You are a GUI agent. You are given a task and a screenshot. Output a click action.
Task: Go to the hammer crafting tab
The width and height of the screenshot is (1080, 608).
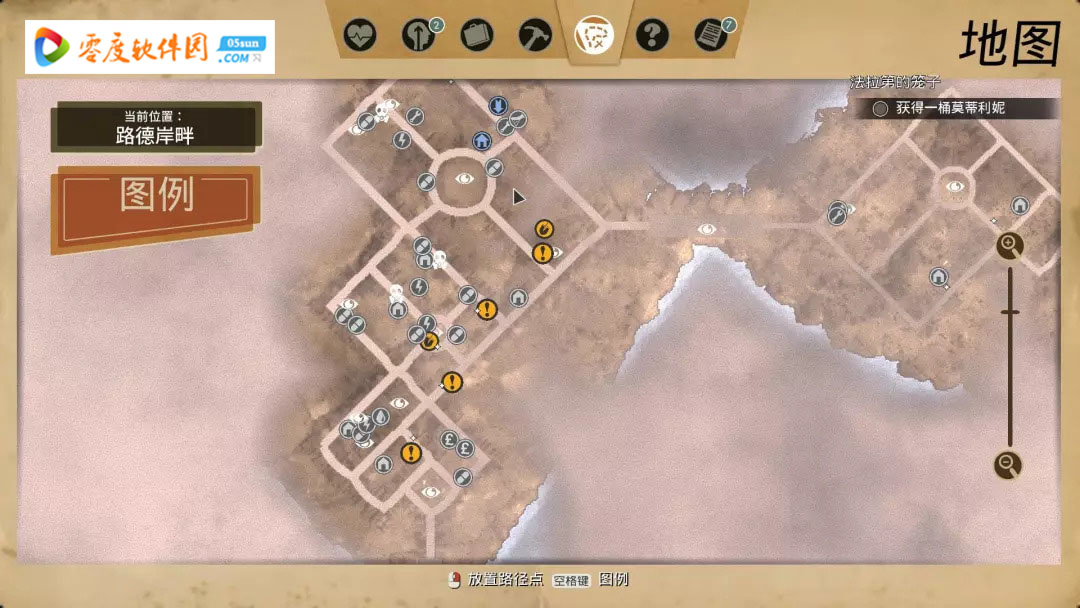tap(535, 36)
